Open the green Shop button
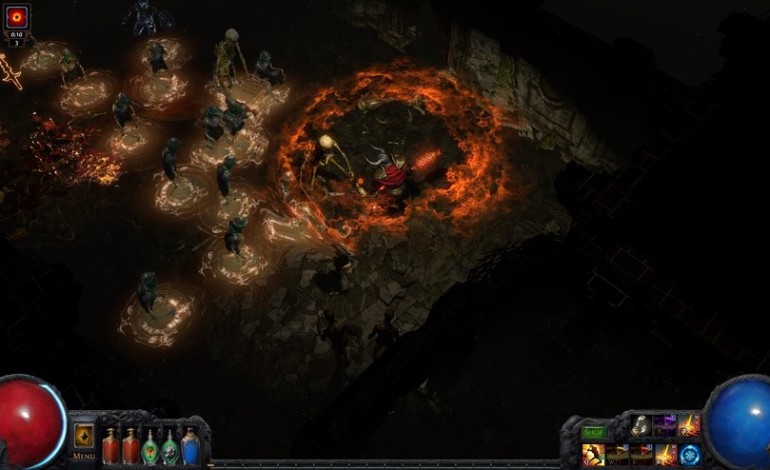This screenshot has height=470, width=770. (x=595, y=432)
